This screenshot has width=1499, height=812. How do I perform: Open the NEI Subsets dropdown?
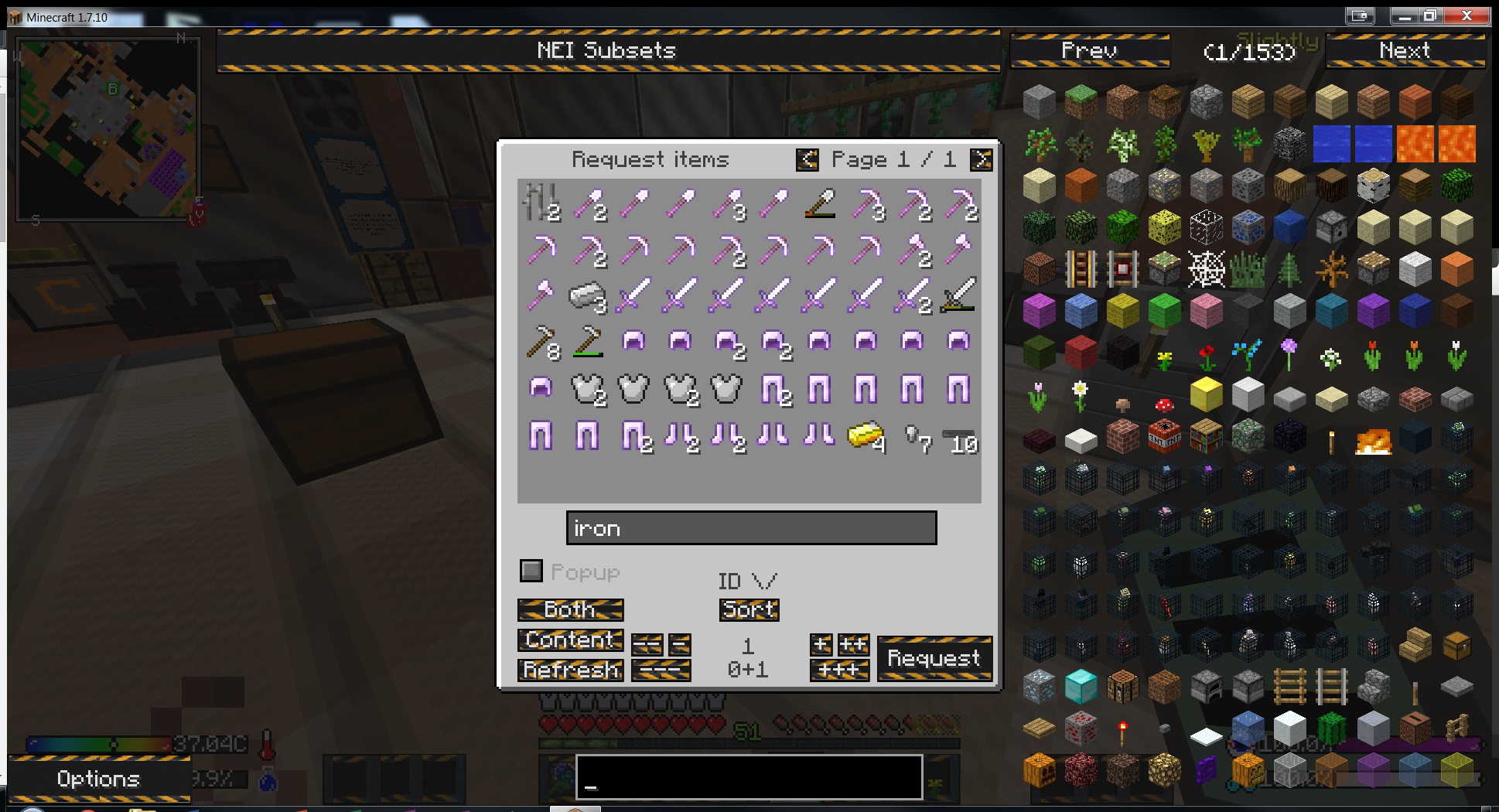point(607,51)
